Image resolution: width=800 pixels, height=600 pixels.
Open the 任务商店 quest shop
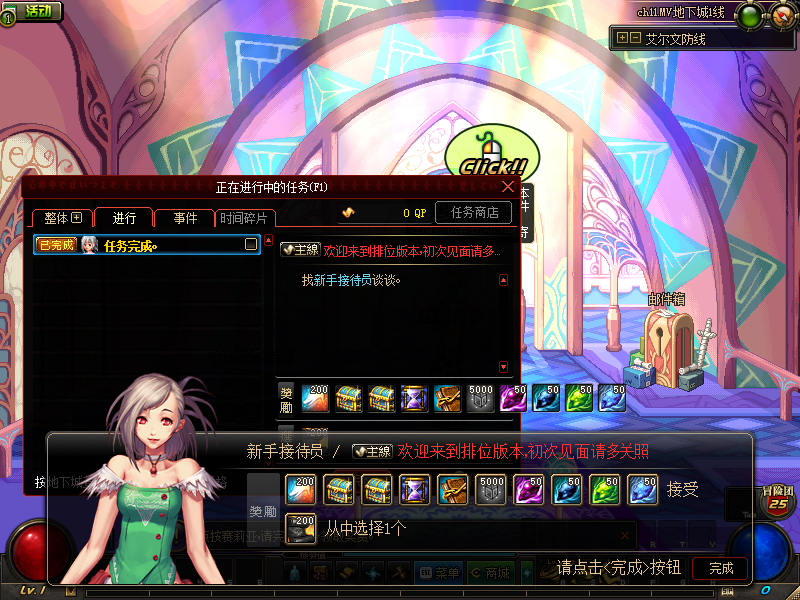474,212
